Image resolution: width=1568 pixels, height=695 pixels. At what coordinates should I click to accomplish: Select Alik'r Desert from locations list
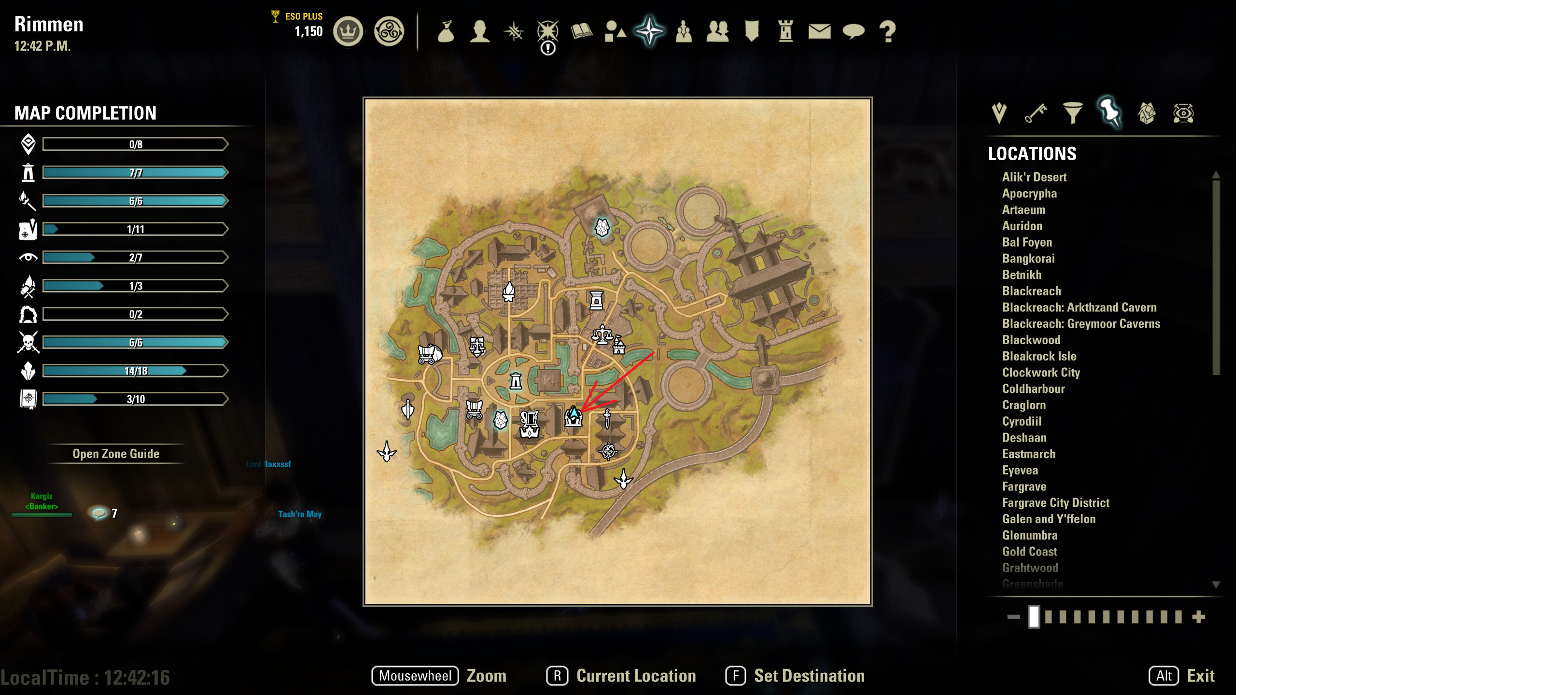pyautogui.click(x=1034, y=177)
